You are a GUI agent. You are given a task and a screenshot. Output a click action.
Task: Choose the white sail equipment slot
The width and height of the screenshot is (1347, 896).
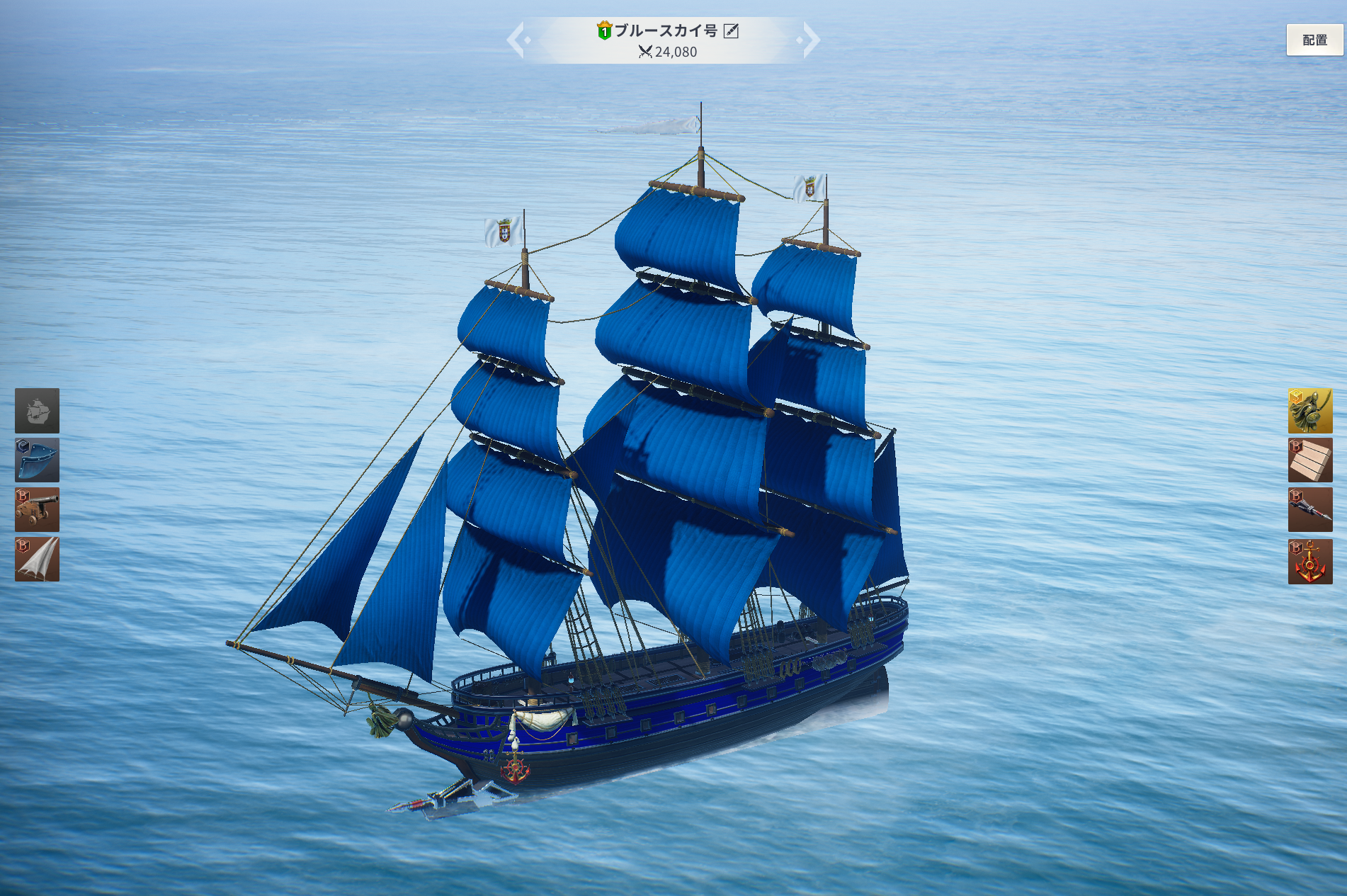pyautogui.click(x=37, y=559)
